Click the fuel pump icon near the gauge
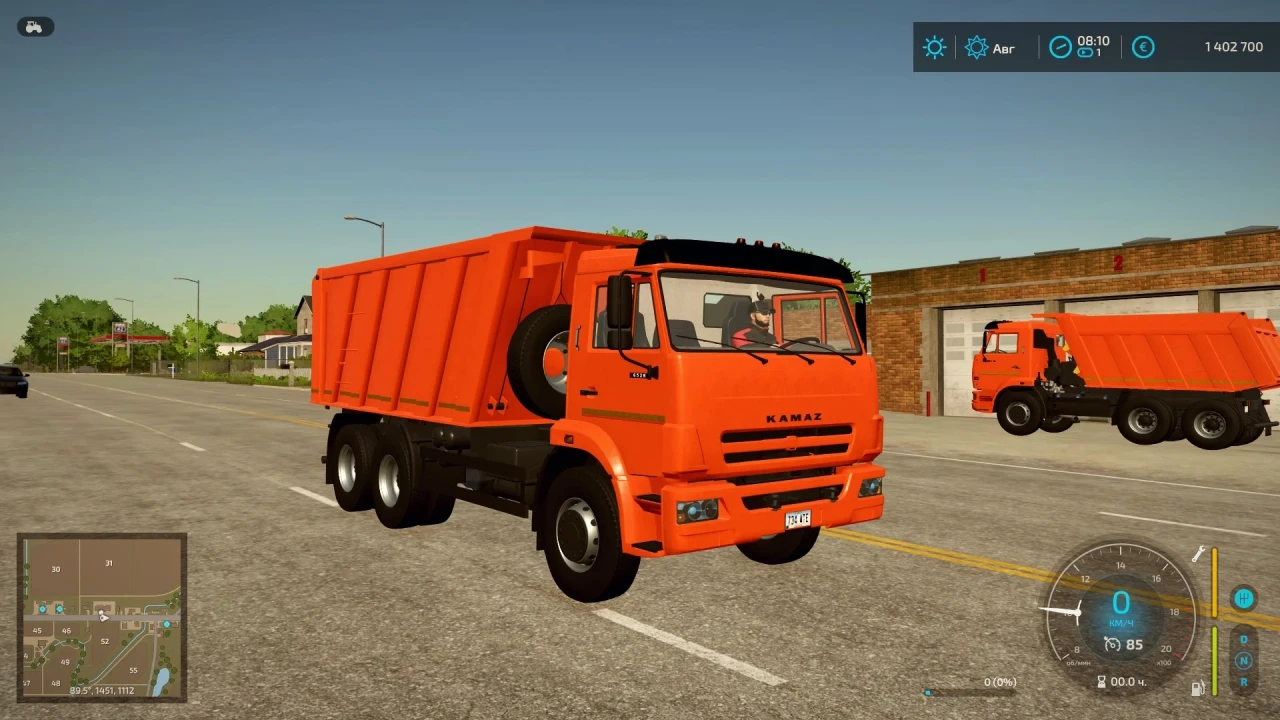 click(x=1199, y=687)
